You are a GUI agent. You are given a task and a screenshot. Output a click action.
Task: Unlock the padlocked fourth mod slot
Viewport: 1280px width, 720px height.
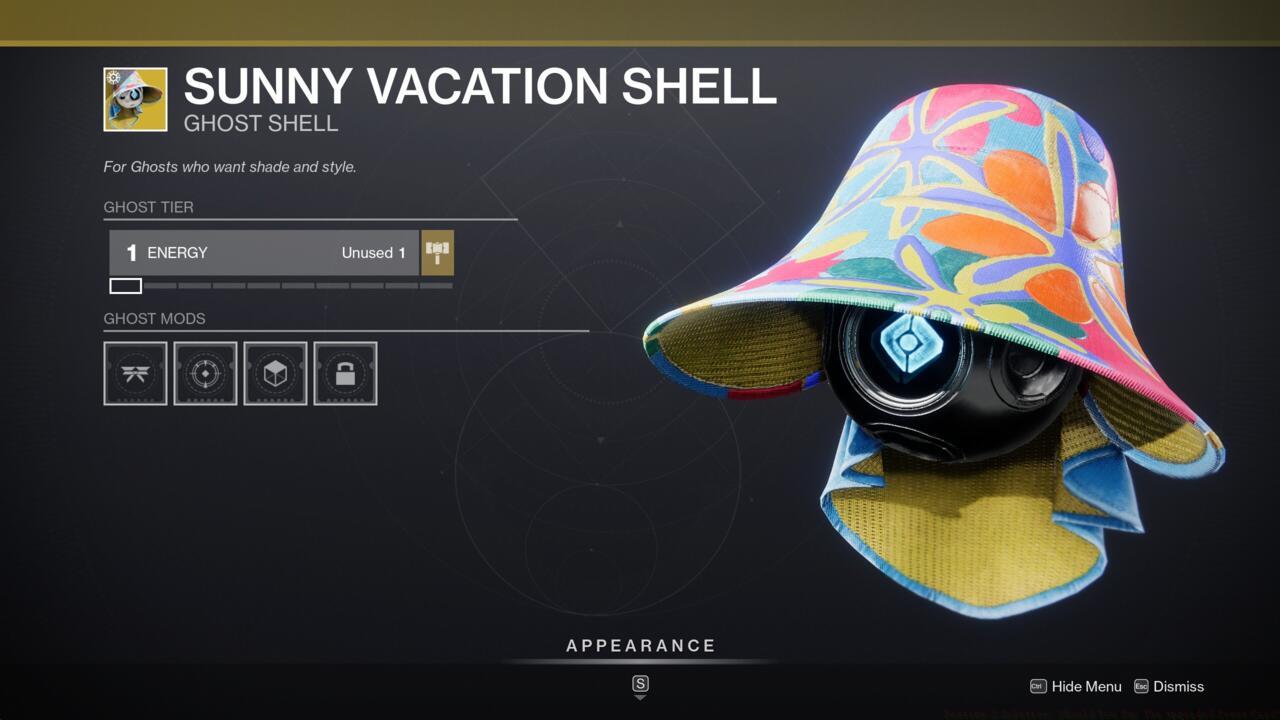345,373
